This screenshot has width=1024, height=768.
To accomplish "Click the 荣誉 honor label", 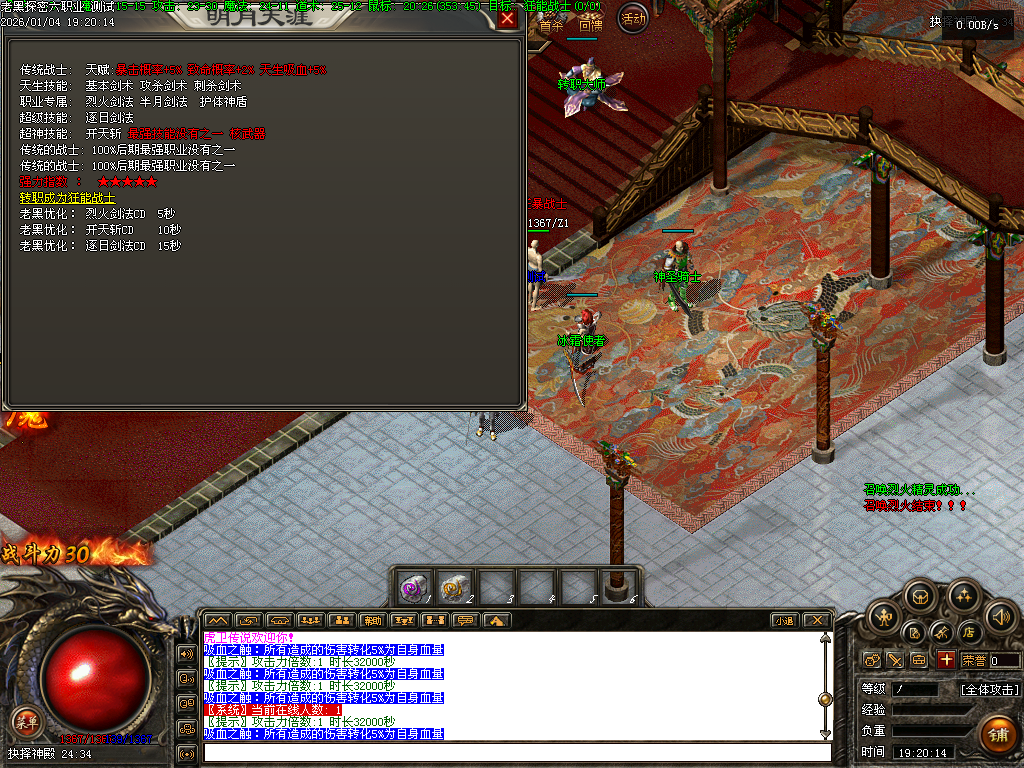I will click(974, 661).
